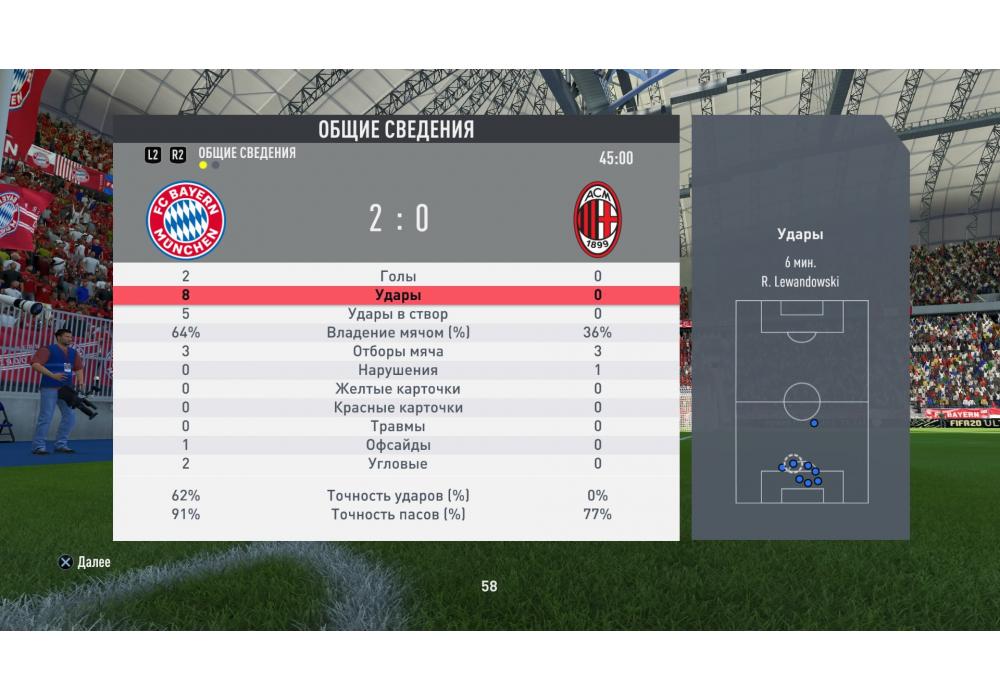
Task: Switch to the Общие сведения tab label
Action: [247, 153]
